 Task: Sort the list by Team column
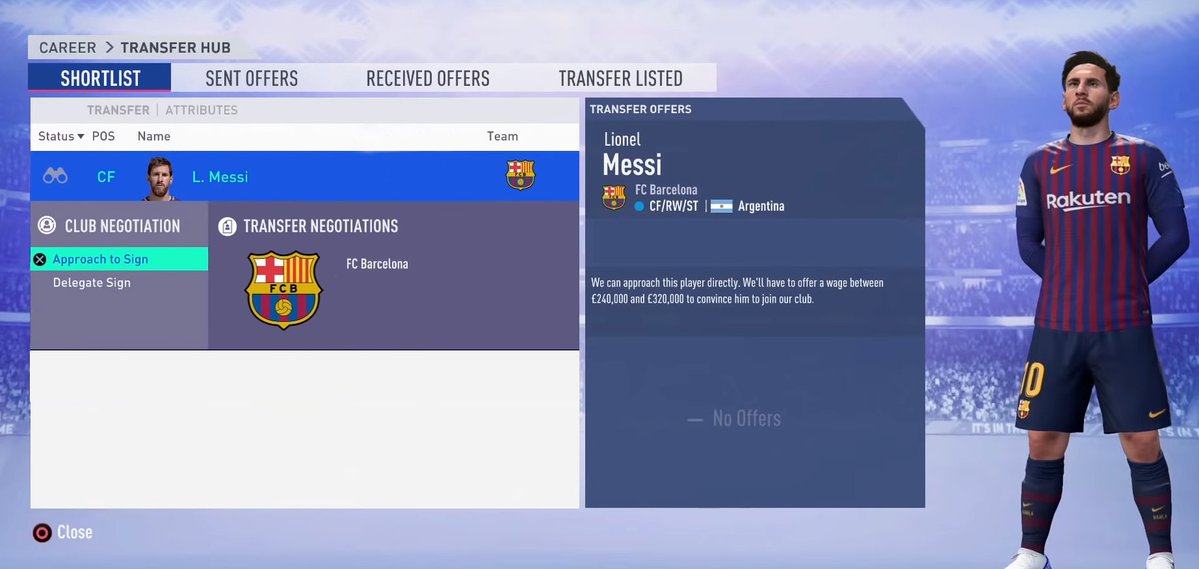tap(502, 136)
